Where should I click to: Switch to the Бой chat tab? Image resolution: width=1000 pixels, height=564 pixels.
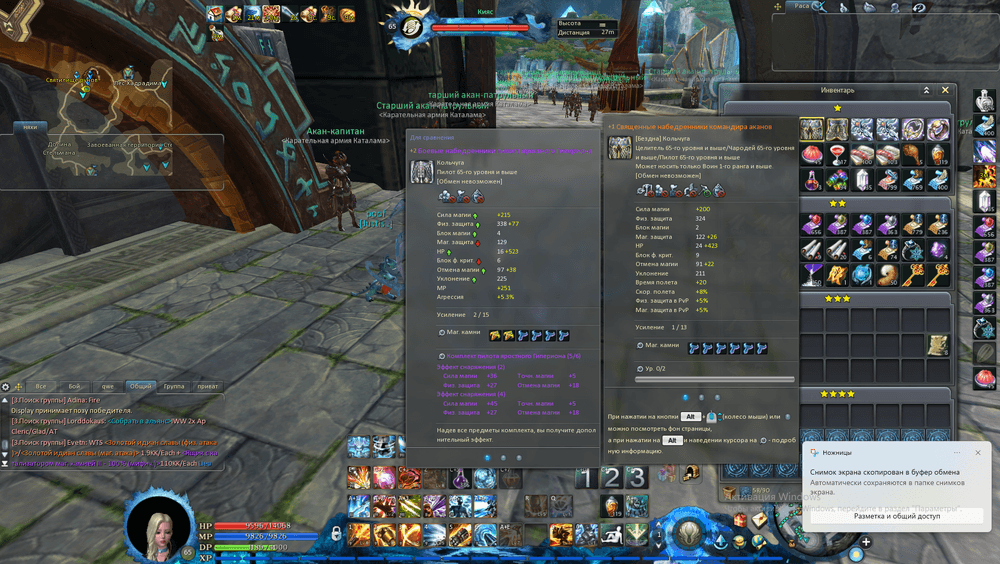click(x=74, y=386)
